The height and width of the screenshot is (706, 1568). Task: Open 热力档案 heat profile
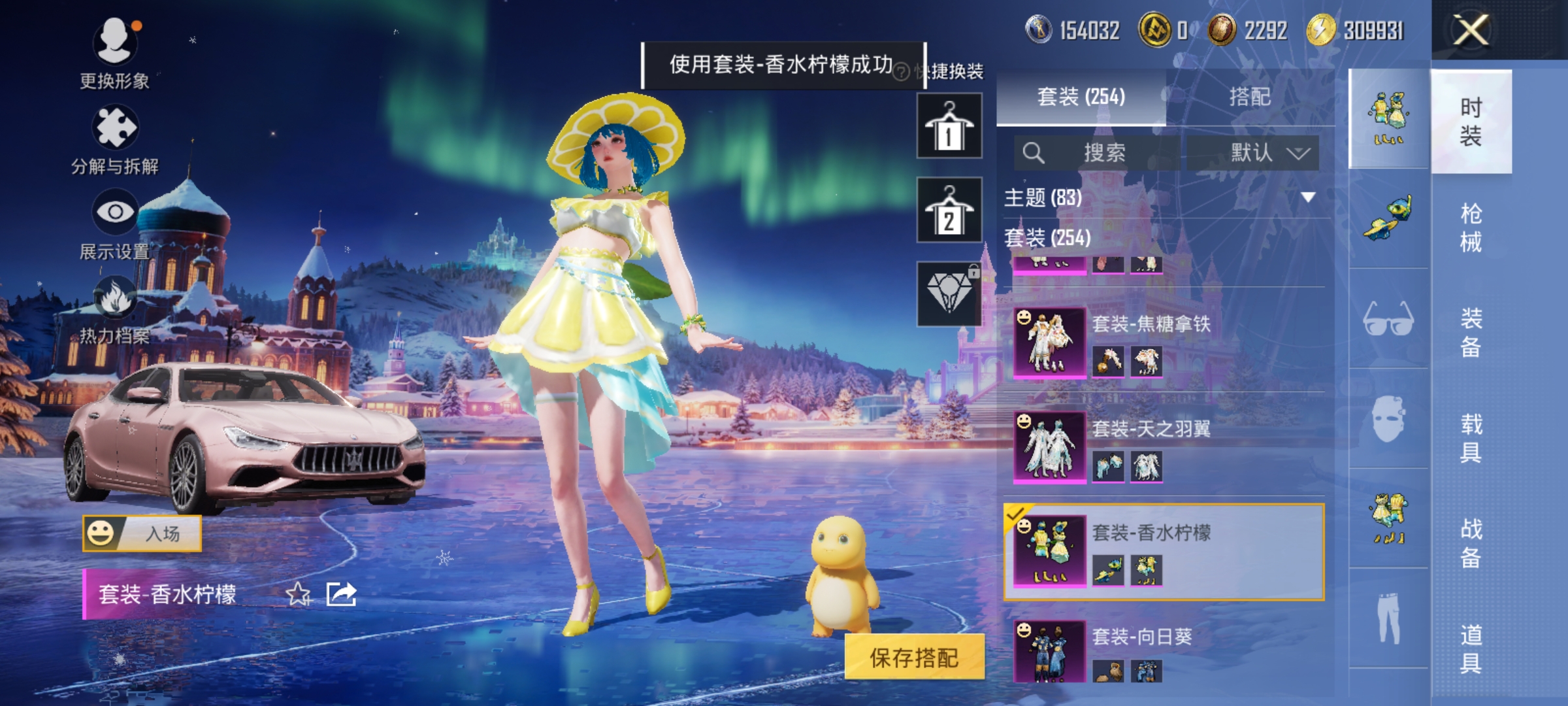click(x=115, y=309)
